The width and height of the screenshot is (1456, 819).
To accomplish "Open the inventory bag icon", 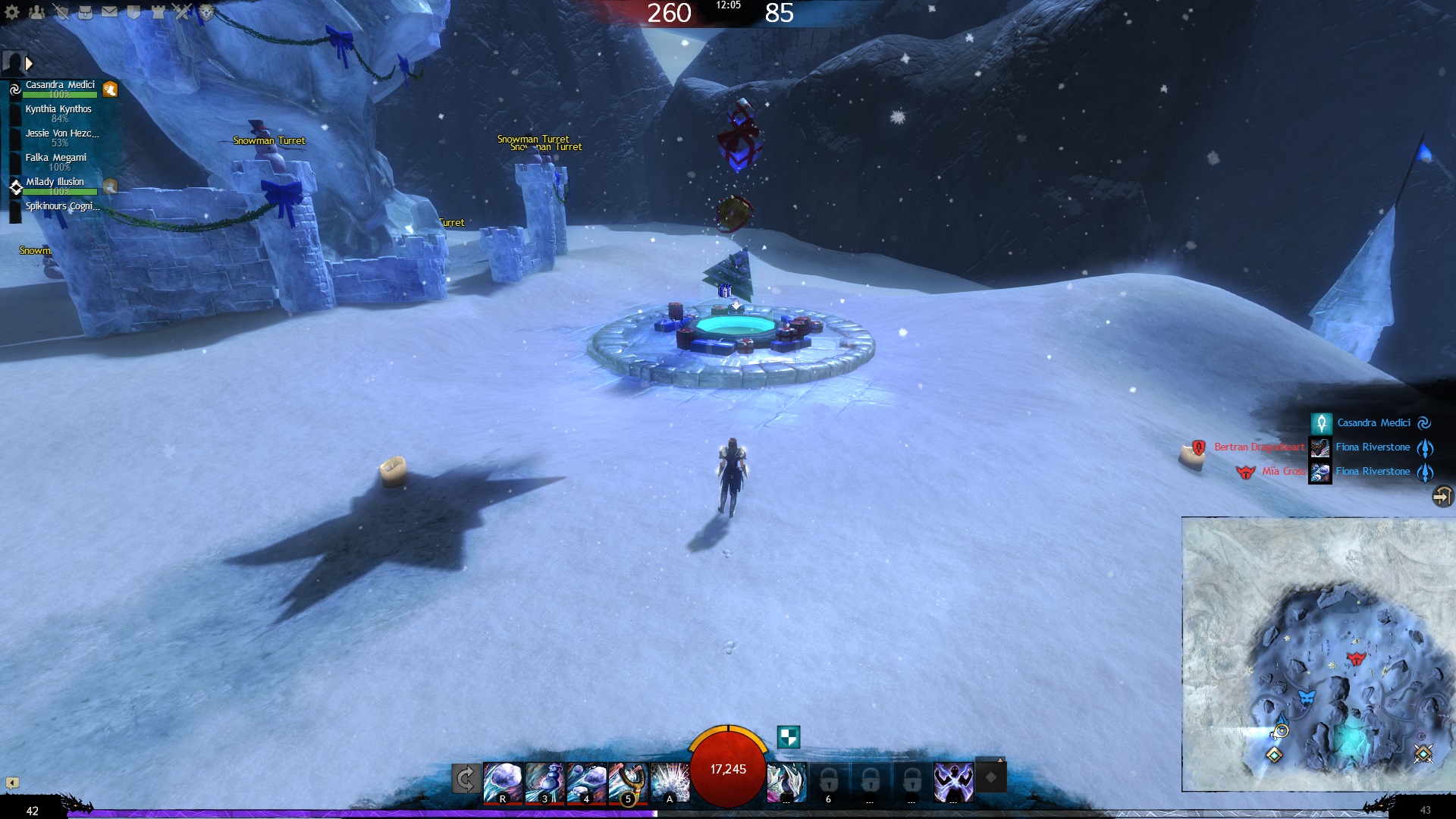I will click(85, 12).
